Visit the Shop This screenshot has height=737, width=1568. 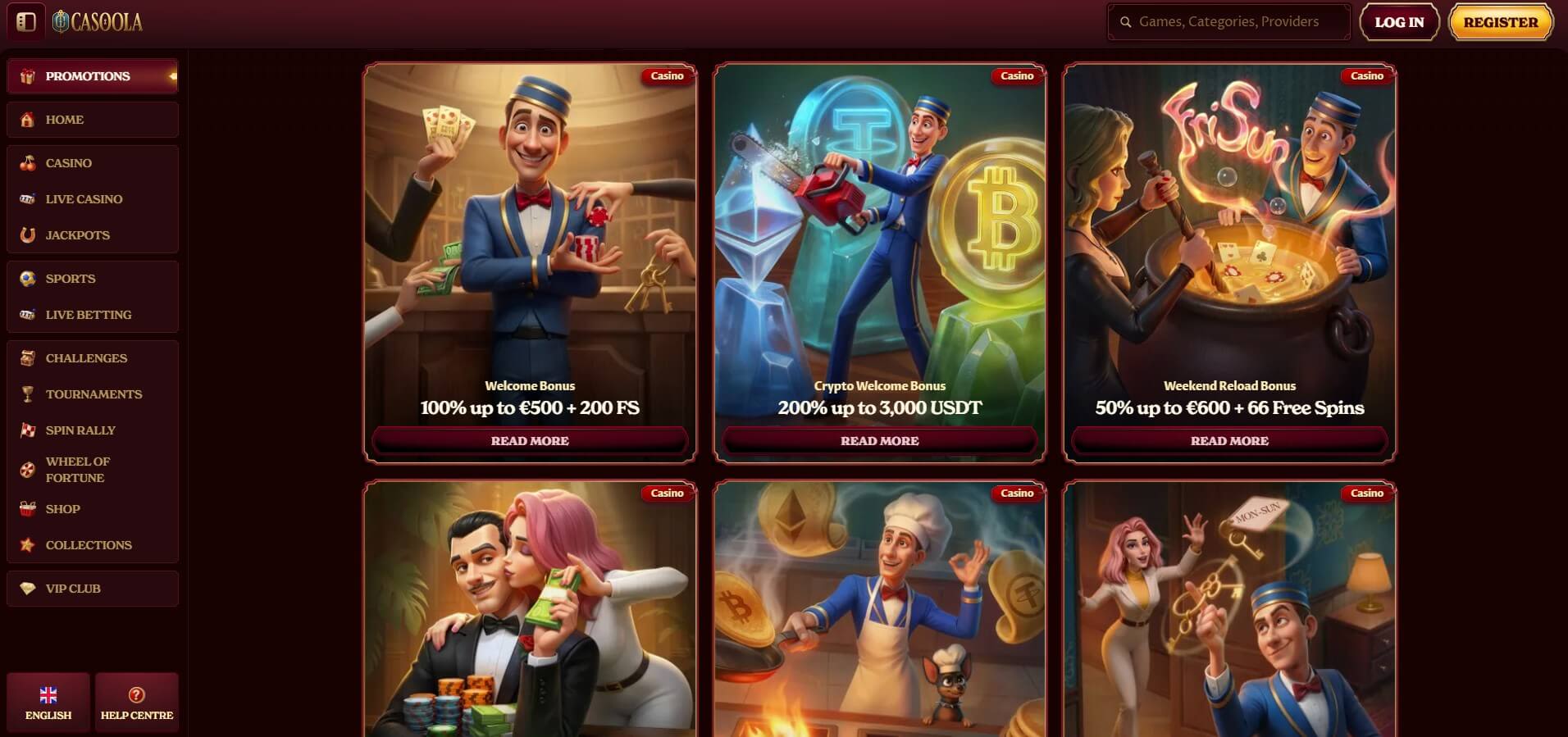pos(62,509)
